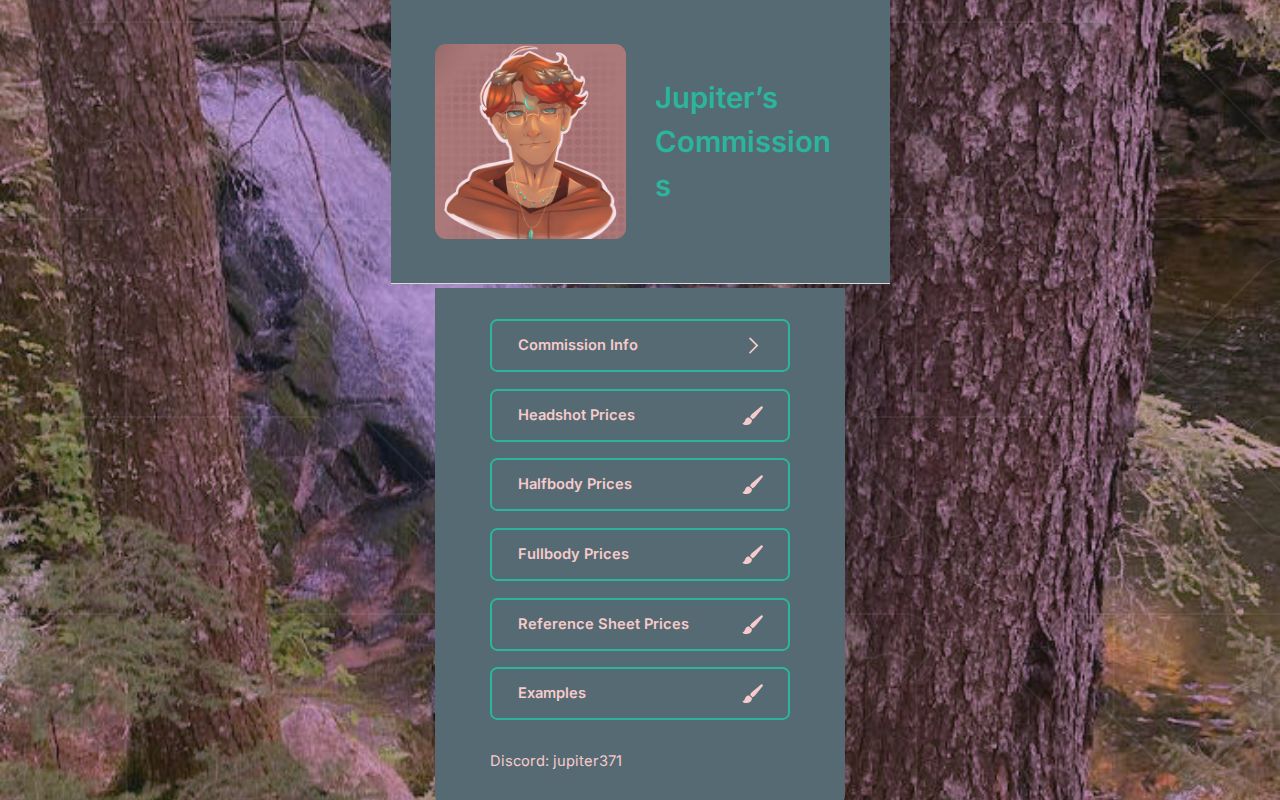This screenshot has width=1280, height=800.
Task: View Fullbody Prices
Action: [640, 554]
